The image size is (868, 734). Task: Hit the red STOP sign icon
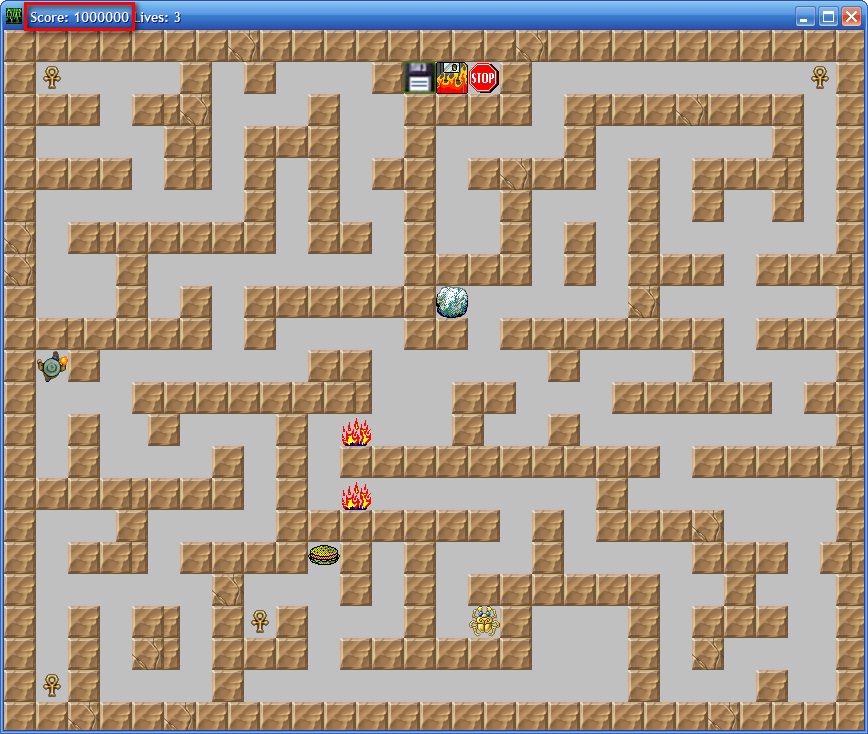pyautogui.click(x=484, y=78)
